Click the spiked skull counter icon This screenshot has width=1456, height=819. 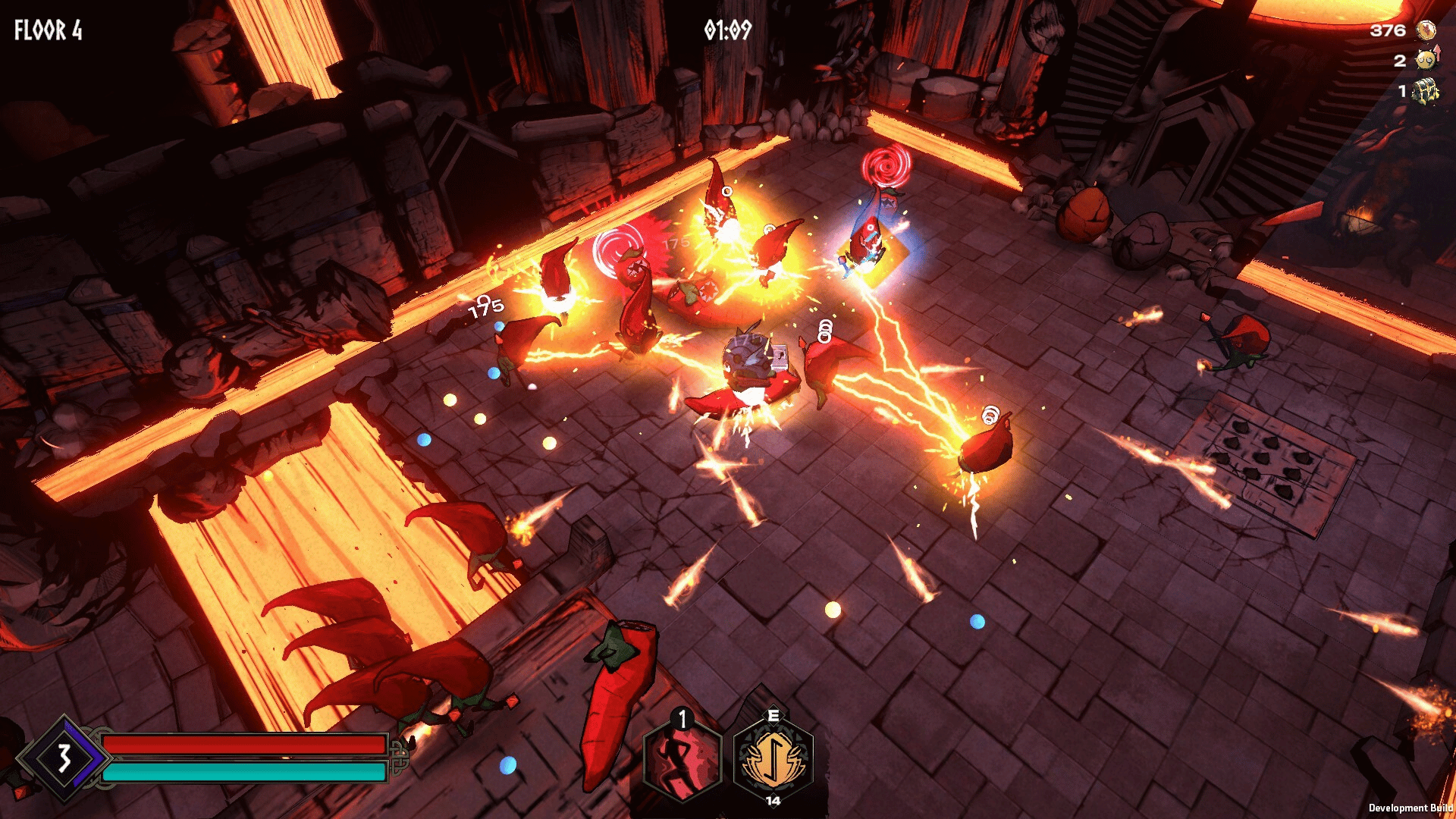(1426, 59)
